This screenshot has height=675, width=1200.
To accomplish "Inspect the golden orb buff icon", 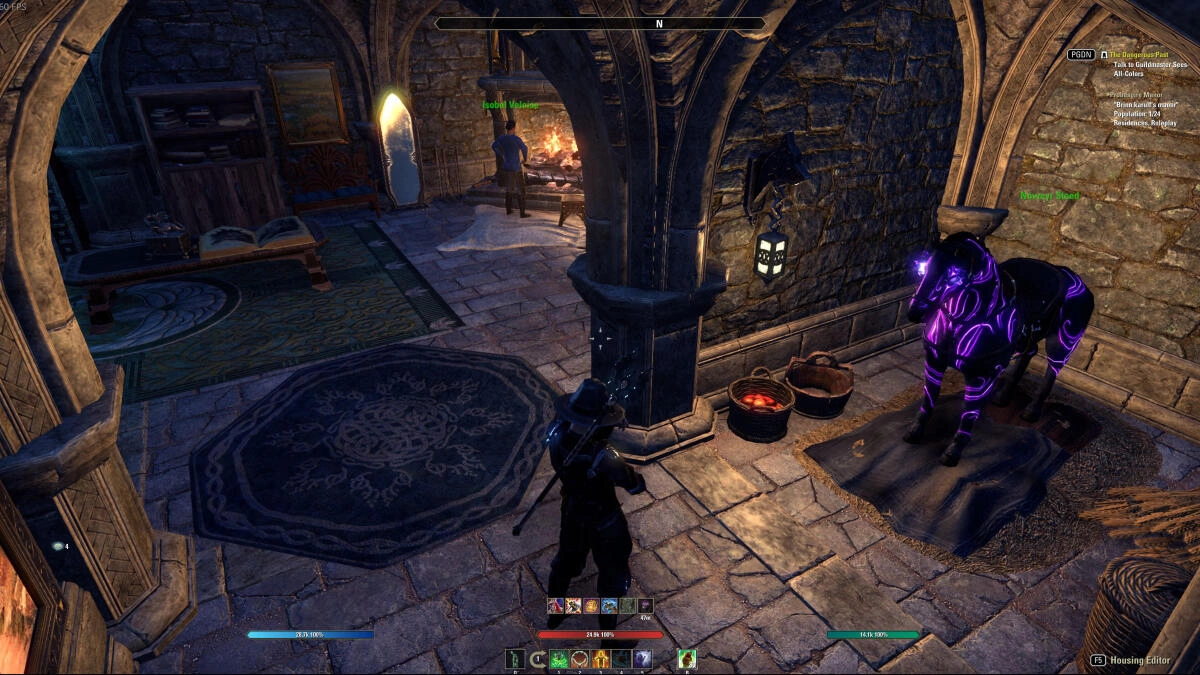I will tap(591, 605).
